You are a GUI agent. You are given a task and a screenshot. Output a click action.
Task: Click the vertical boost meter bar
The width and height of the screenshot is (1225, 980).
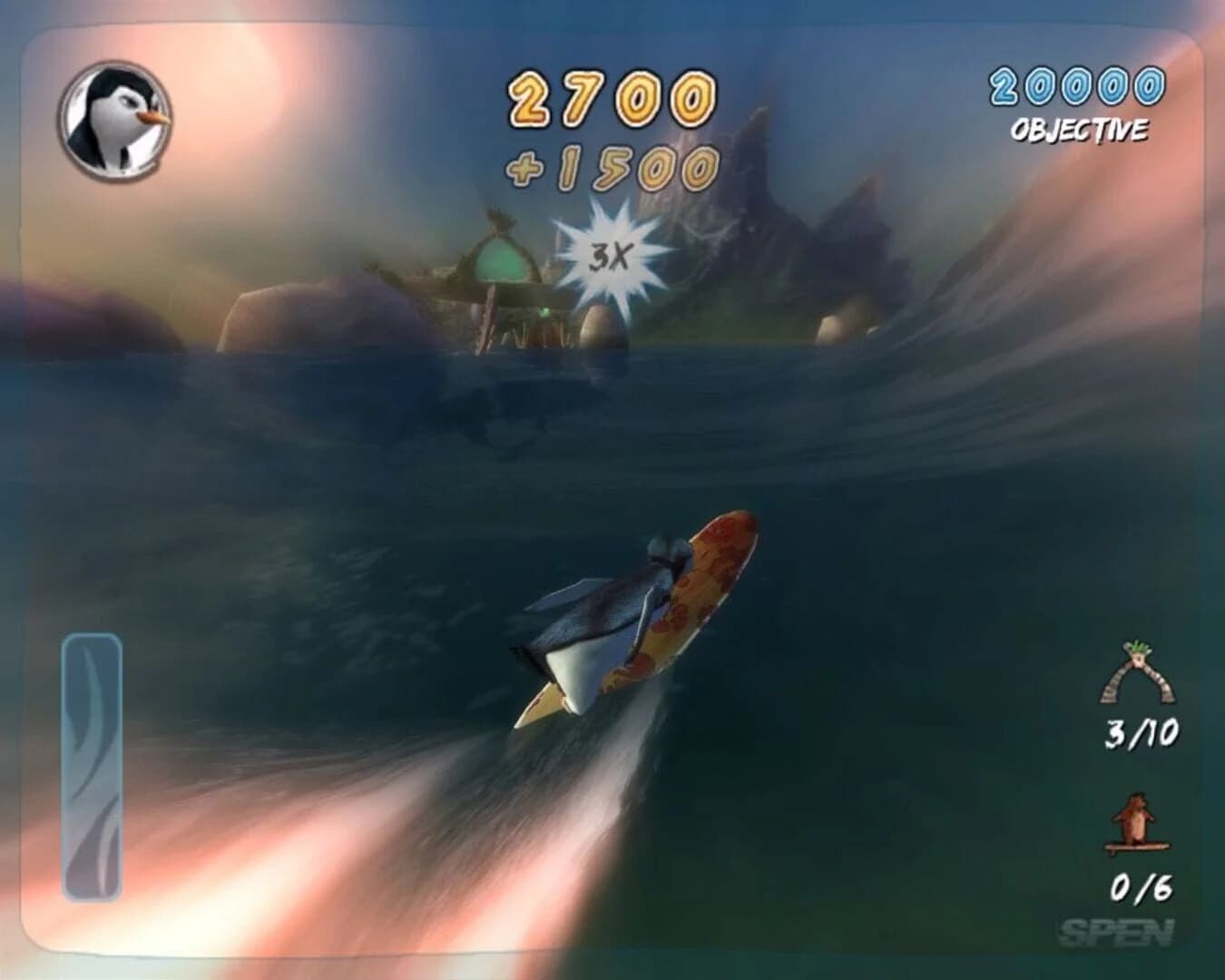pyautogui.click(x=91, y=767)
